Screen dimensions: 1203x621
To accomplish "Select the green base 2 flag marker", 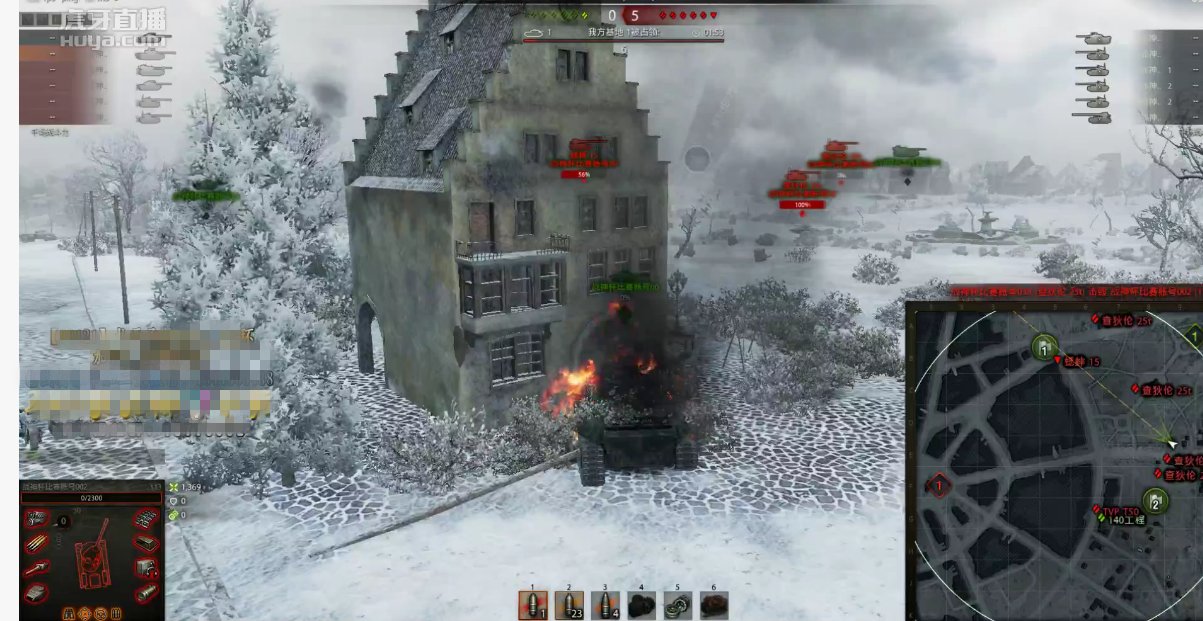I will (1154, 502).
